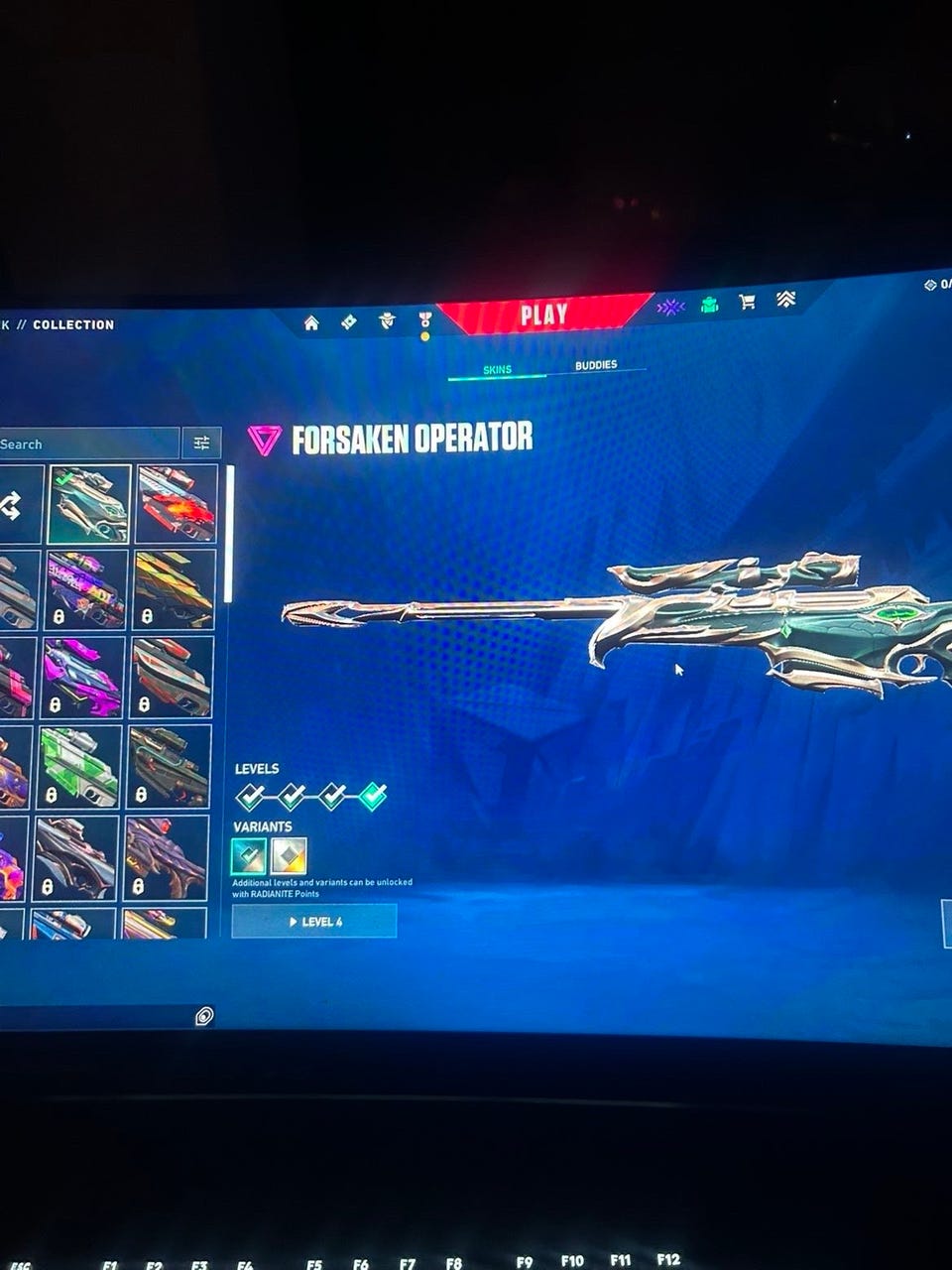
Task: Start matchmaking with the red PLAY button
Action: point(543,315)
